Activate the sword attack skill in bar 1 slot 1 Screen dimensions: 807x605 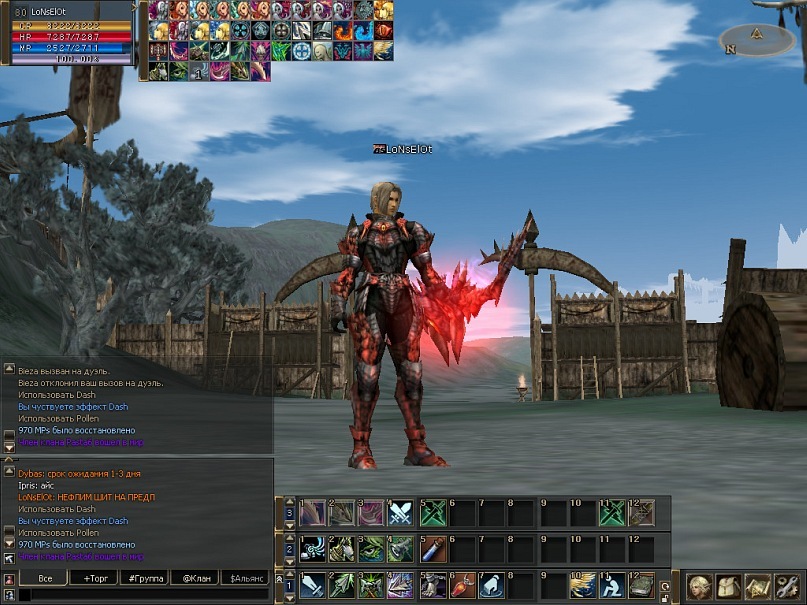click(312, 585)
